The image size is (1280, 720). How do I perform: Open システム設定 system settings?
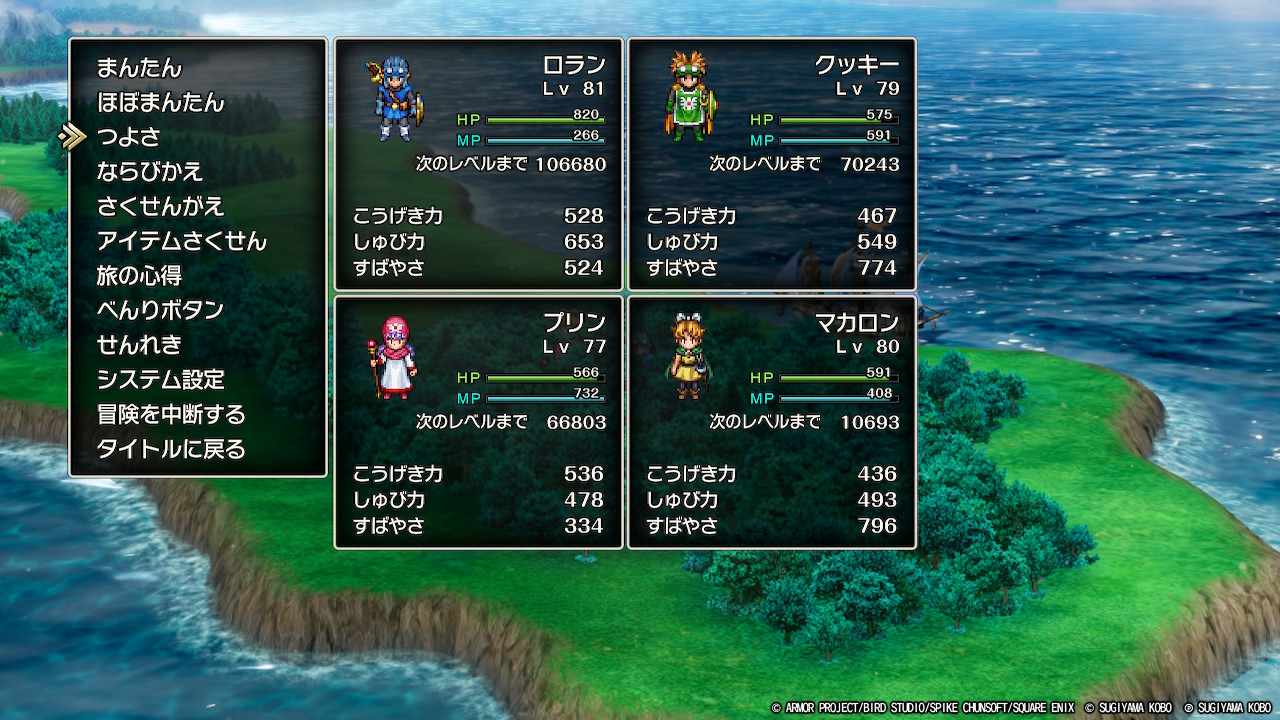point(160,380)
